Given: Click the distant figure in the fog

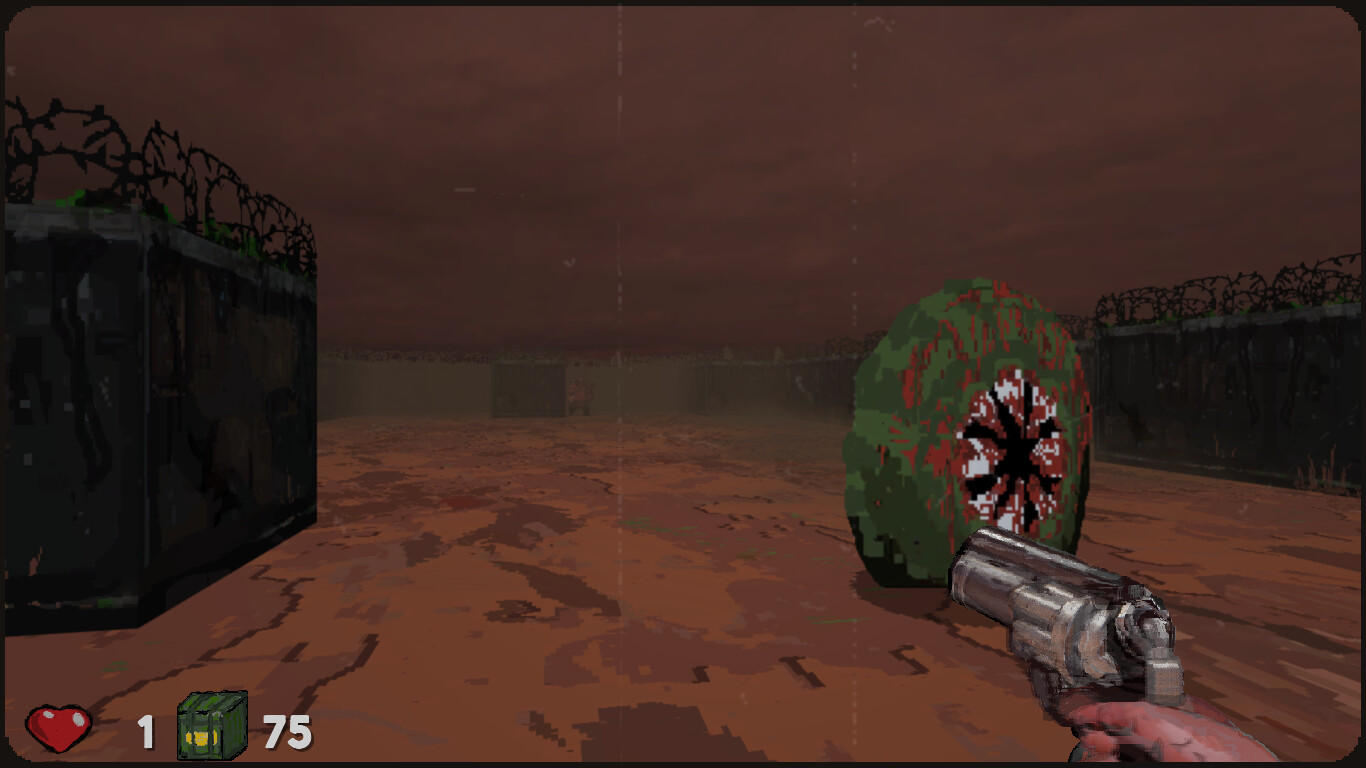Looking at the screenshot, I should pos(578,392).
